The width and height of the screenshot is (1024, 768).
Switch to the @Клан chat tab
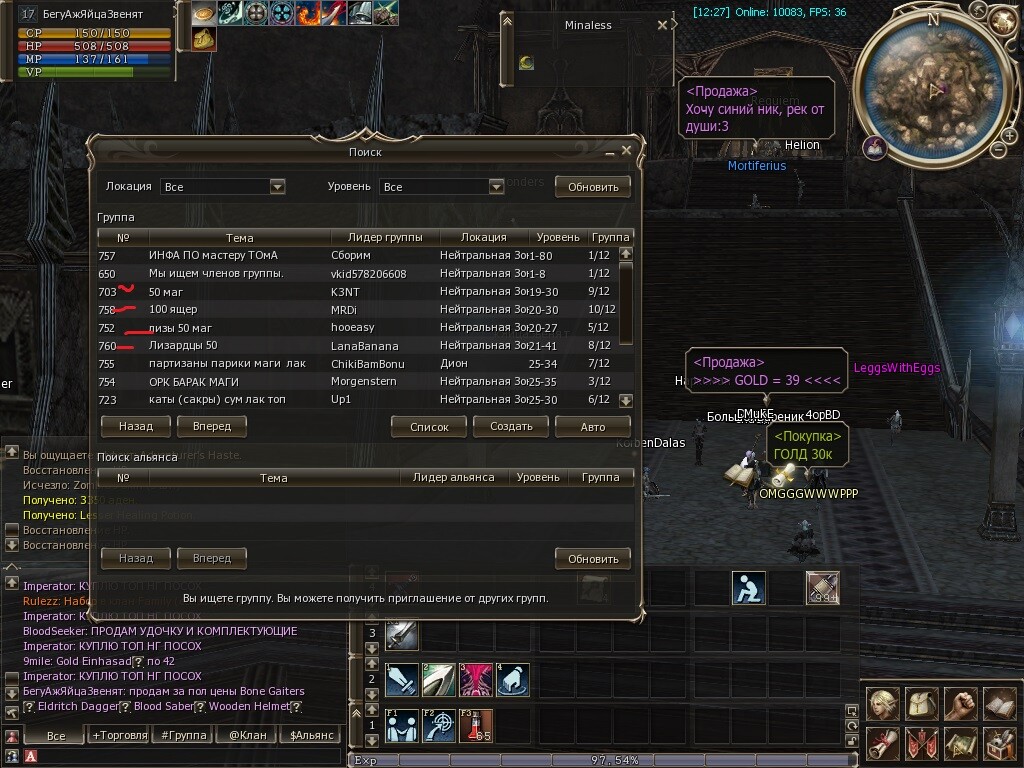[248, 735]
